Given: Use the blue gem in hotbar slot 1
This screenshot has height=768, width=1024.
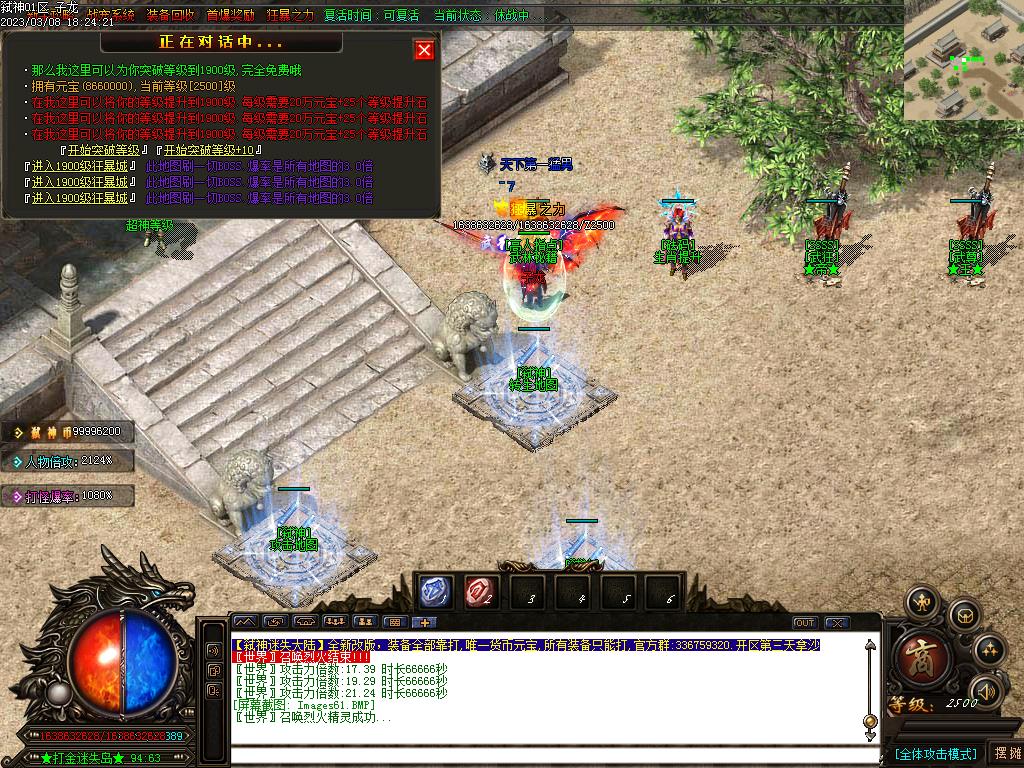Looking at the screenshot, I should point(436,592).
